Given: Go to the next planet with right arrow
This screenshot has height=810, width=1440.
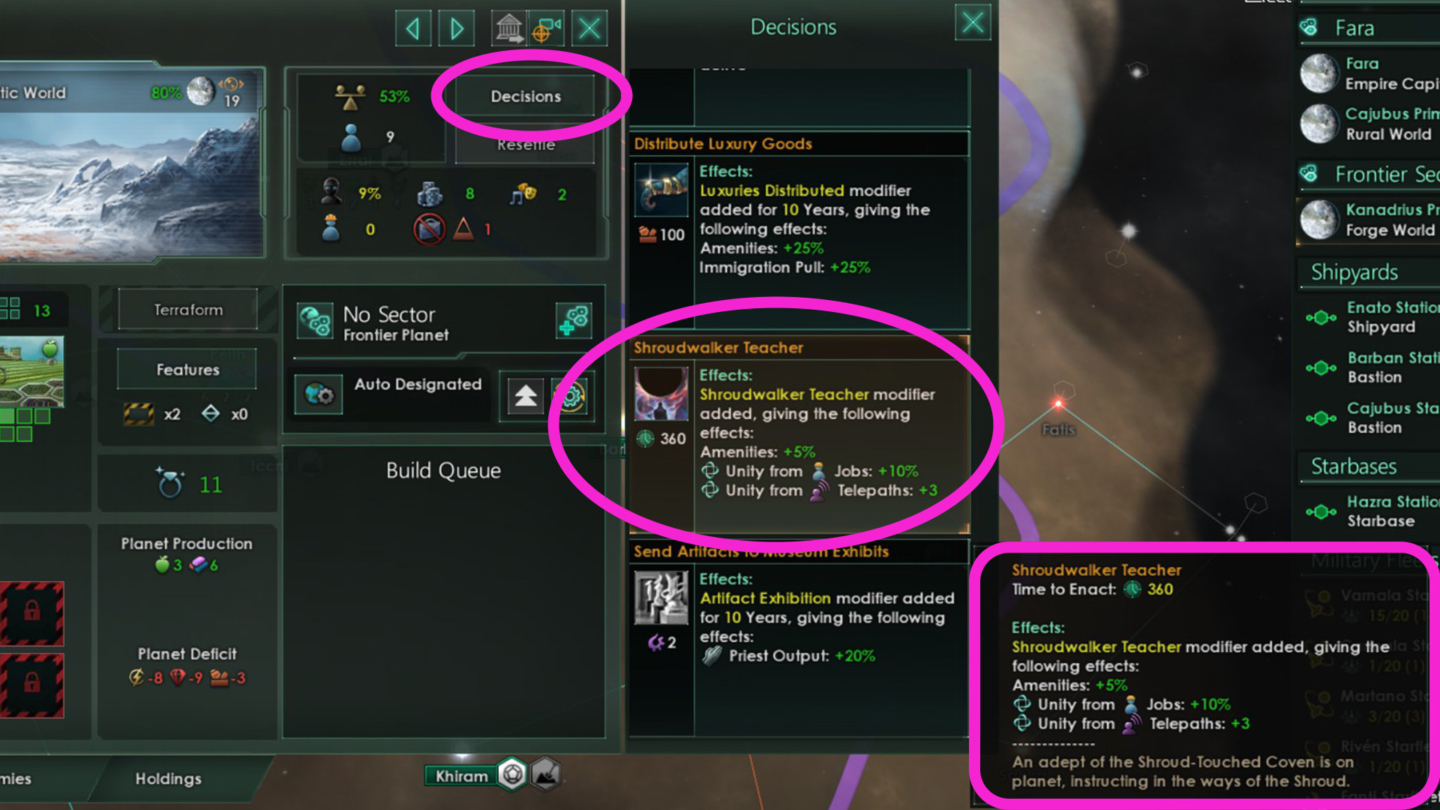Looking at the screenshot, I should tap(457, 28).
